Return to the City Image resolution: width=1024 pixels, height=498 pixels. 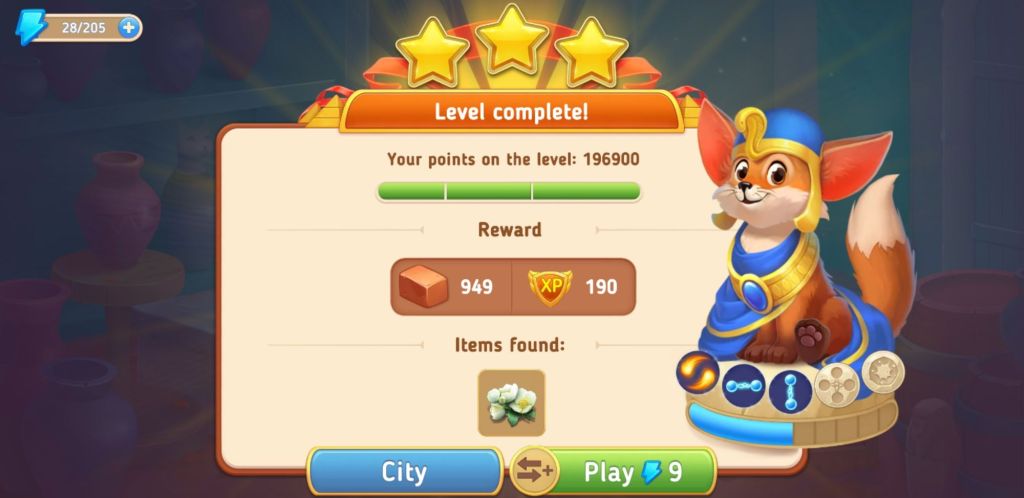tap(404, 471)
